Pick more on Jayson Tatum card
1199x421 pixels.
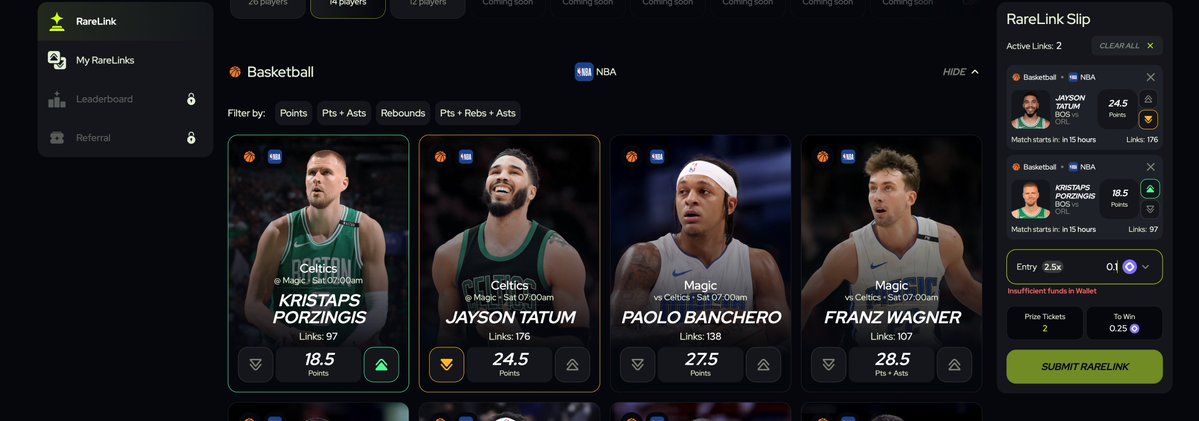pyautogui.click(x=572, y=365)
